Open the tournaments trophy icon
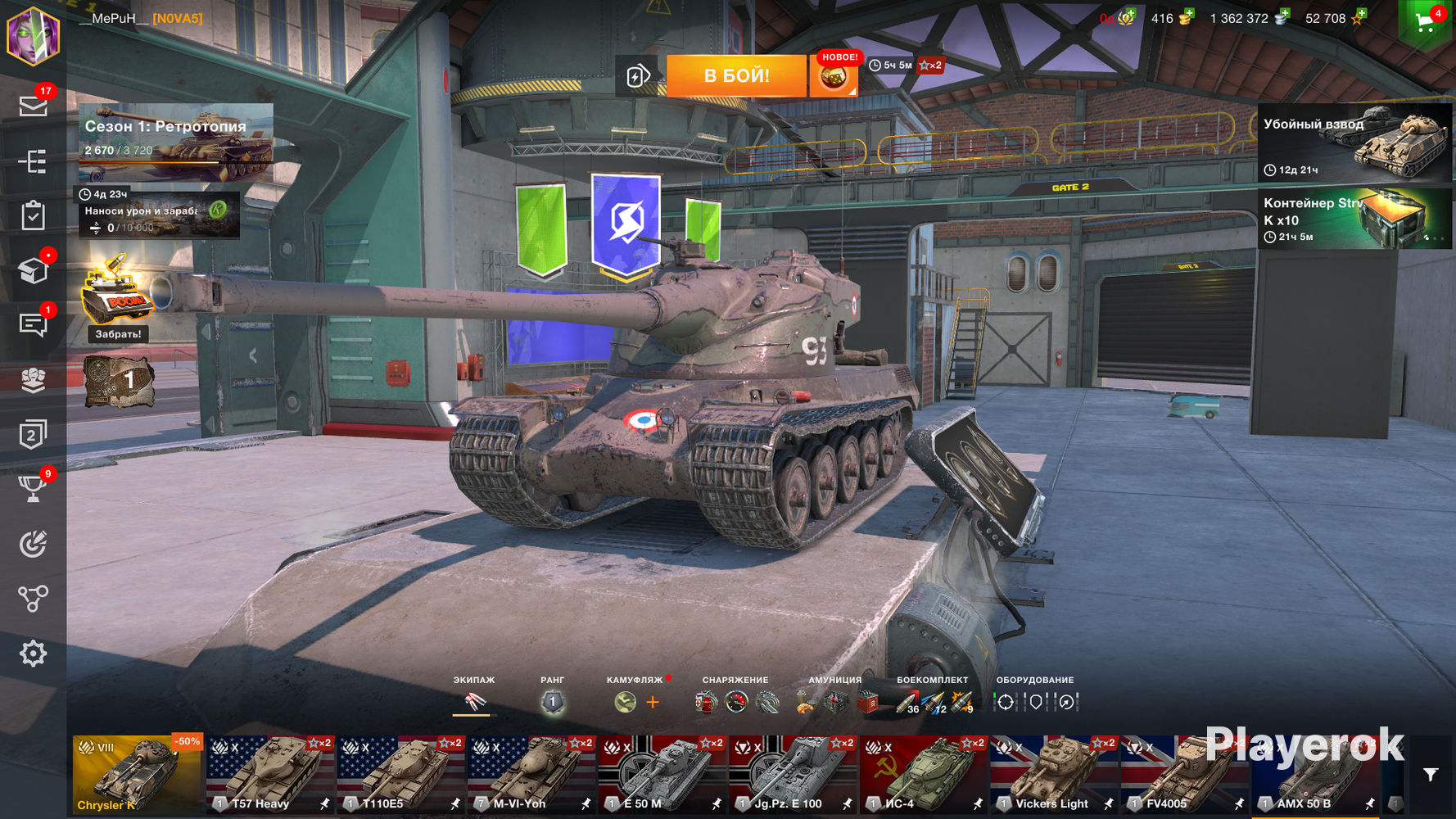This screenshot has height=819, width=1456. pos(33,489)
